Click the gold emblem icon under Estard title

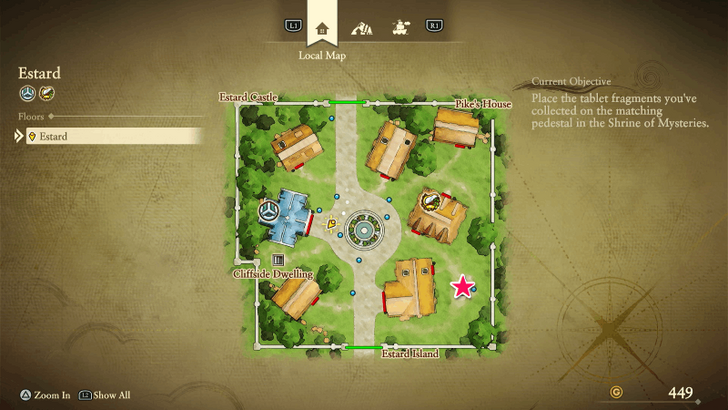46,94
